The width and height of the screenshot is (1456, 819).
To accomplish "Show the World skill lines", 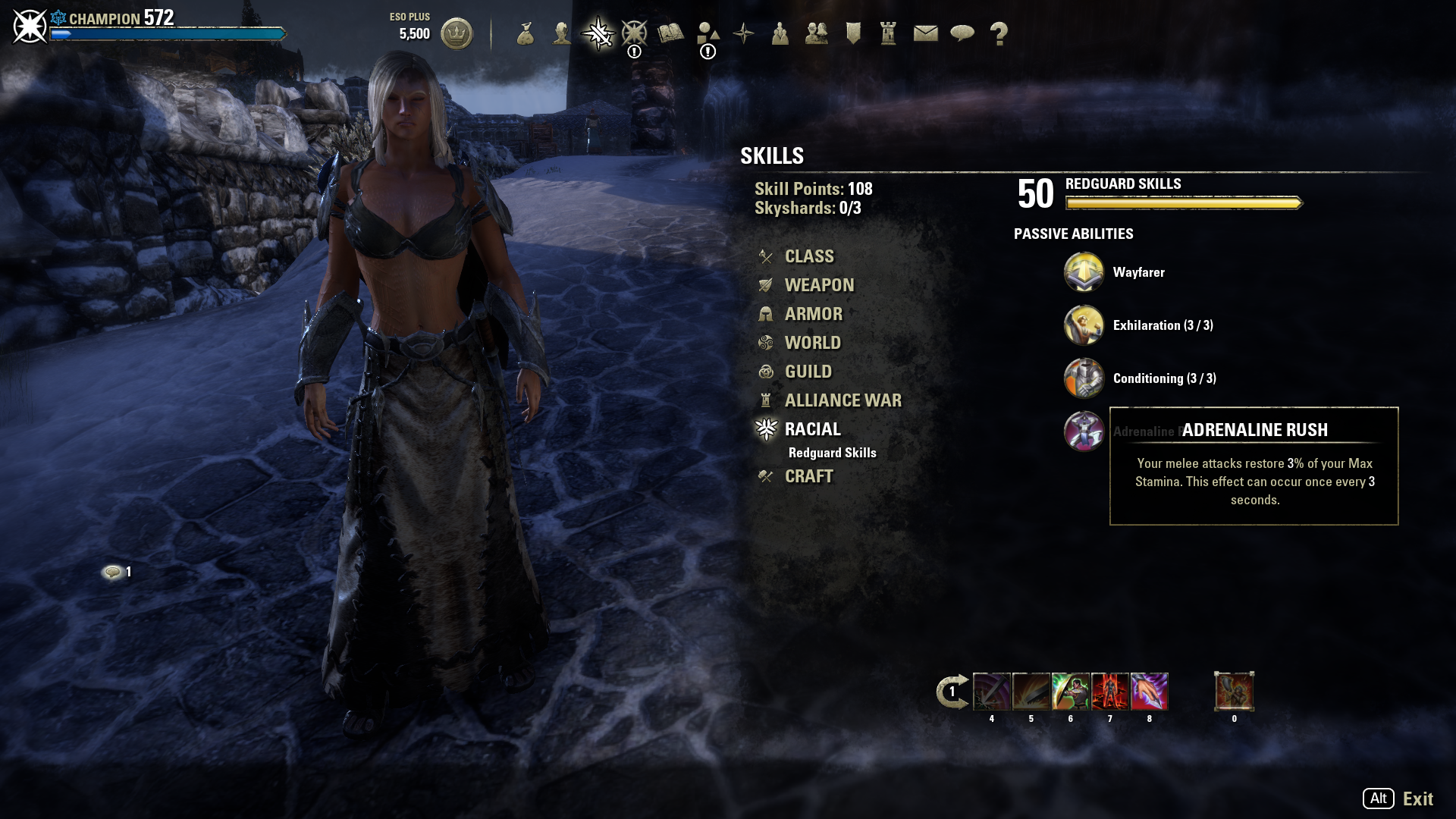I will (812, 343).
